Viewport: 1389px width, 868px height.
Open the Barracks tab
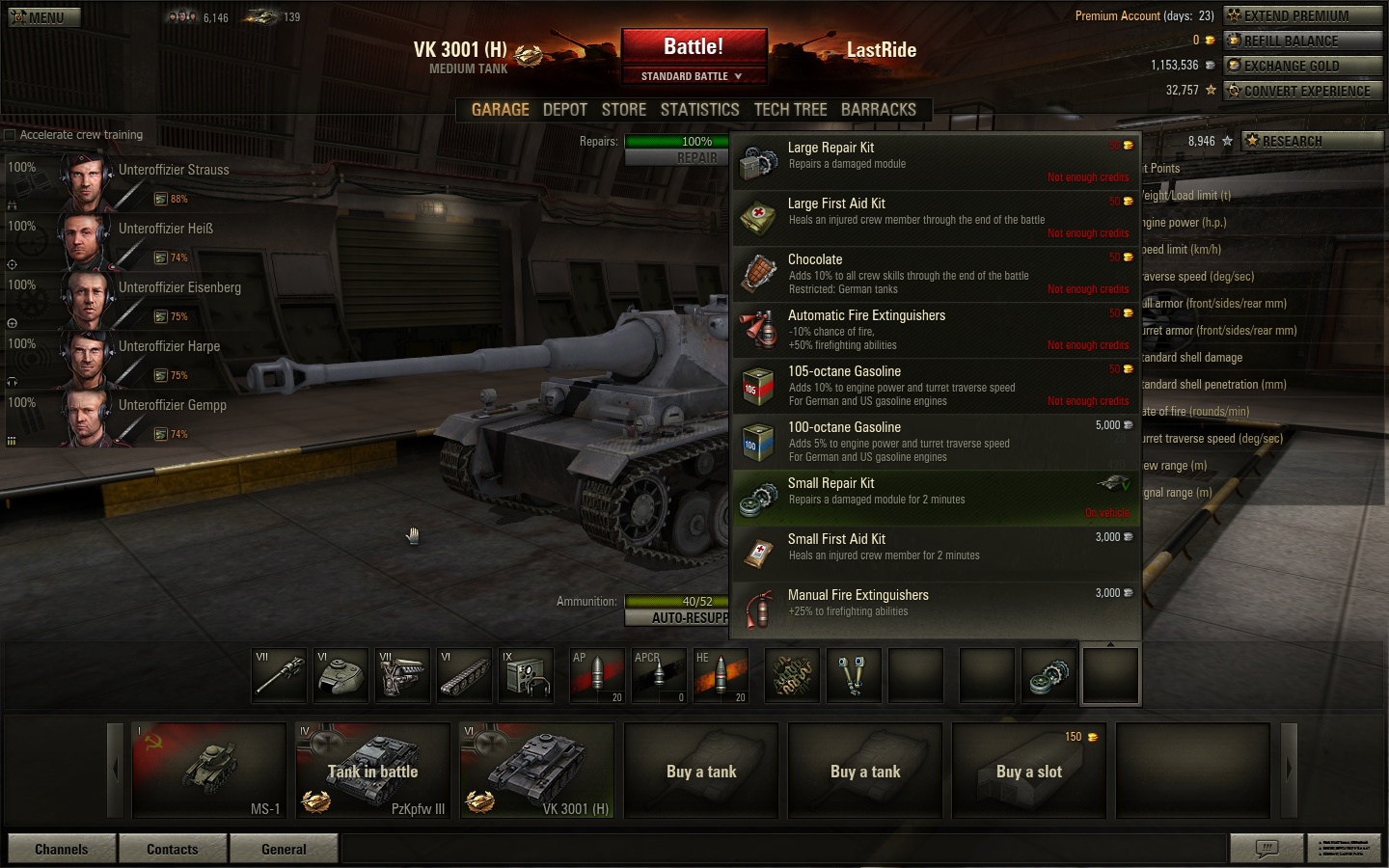(878, 110)
